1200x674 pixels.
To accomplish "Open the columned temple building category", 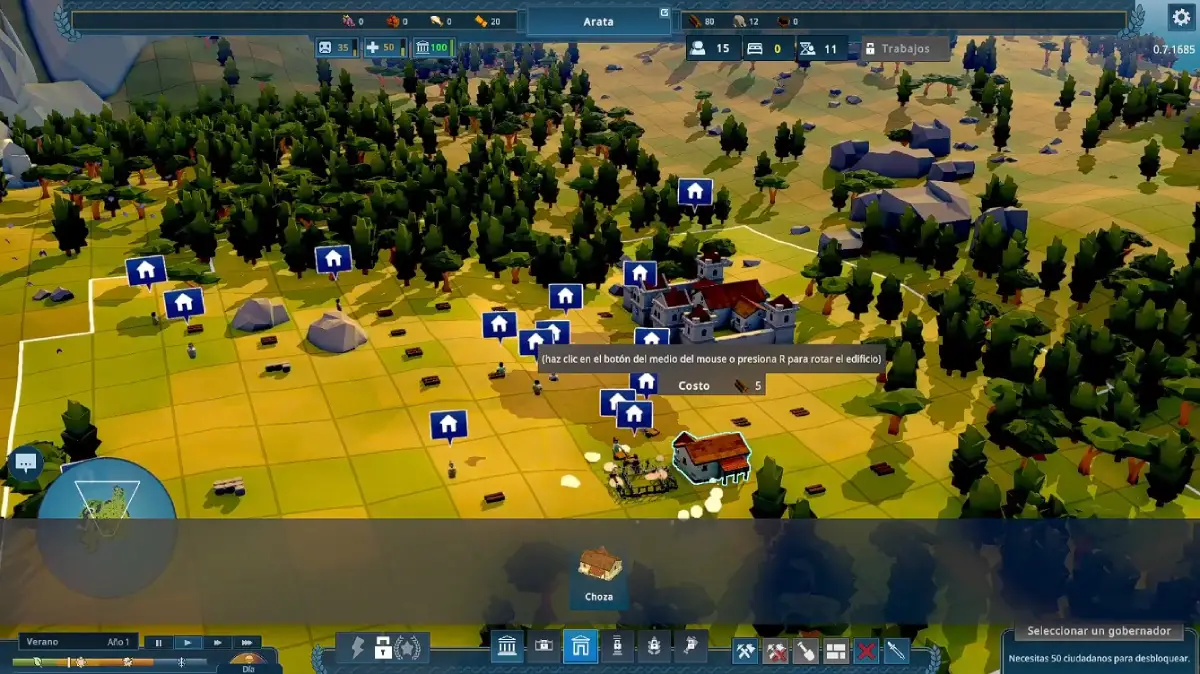I will (x=507, y=648).
